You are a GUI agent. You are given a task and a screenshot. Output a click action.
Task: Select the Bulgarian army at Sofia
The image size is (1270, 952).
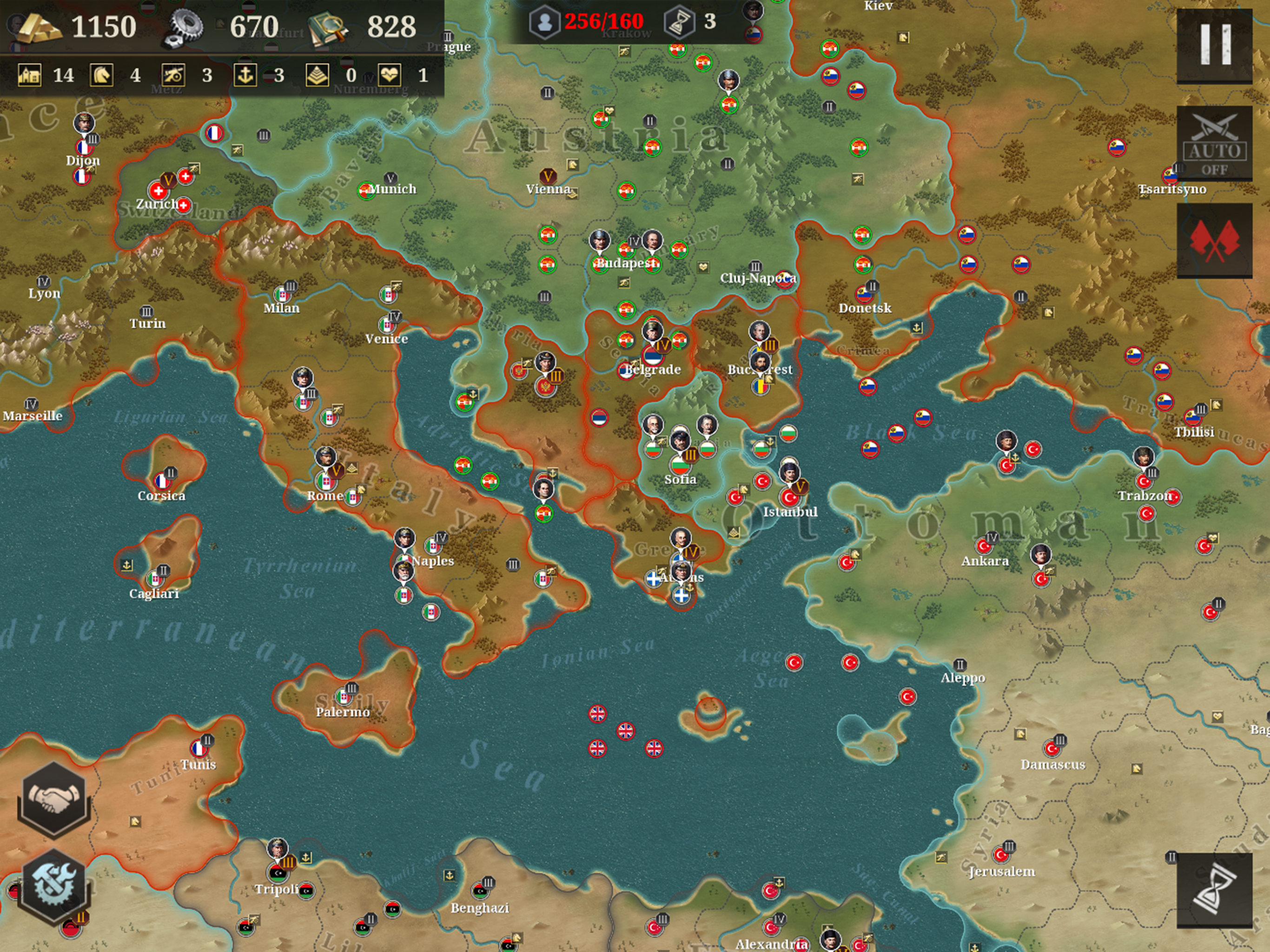point(680,463)
